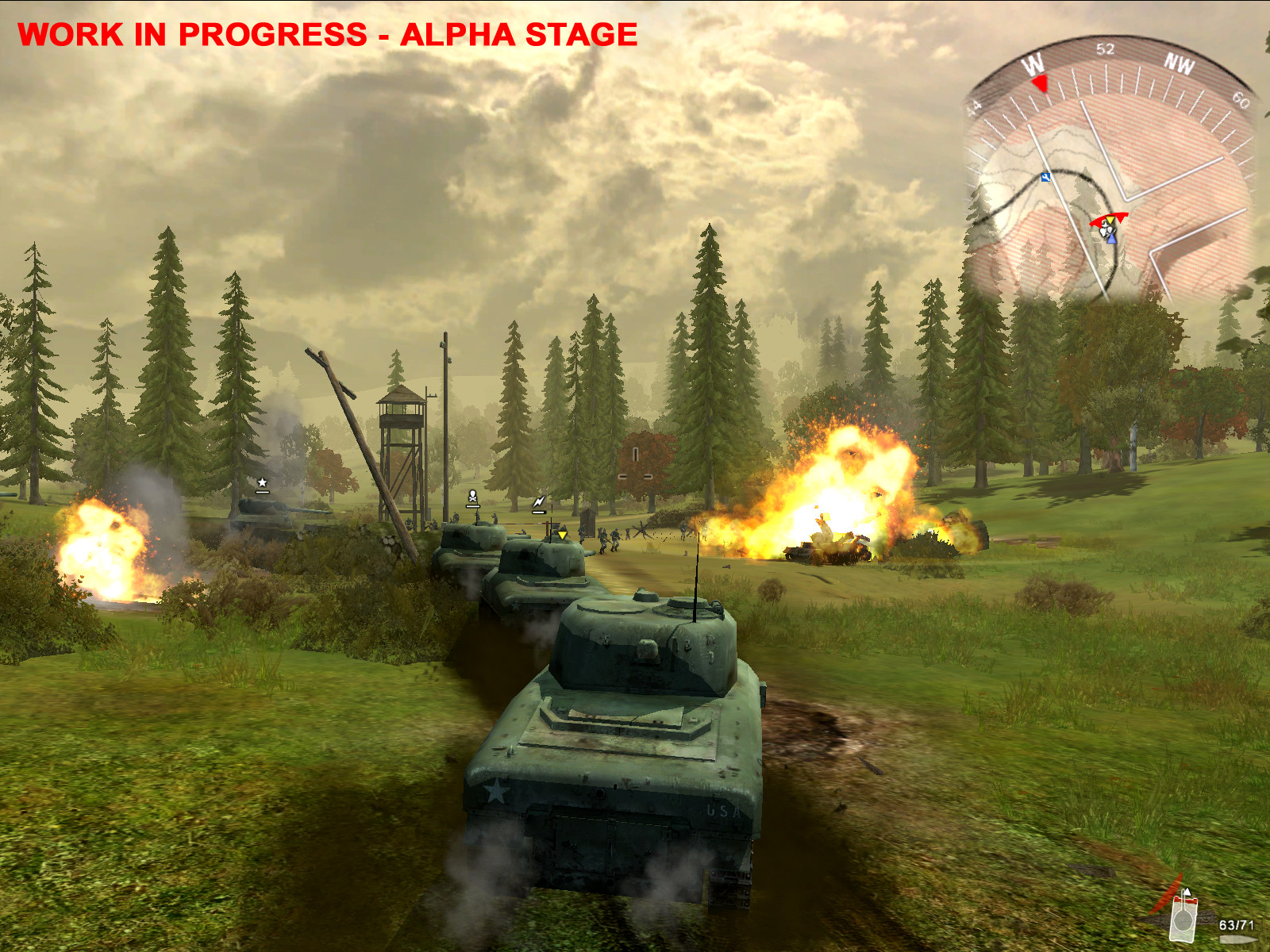
Task: Select the 52 bearing label on the compass
Action: tap(1105, 48)
